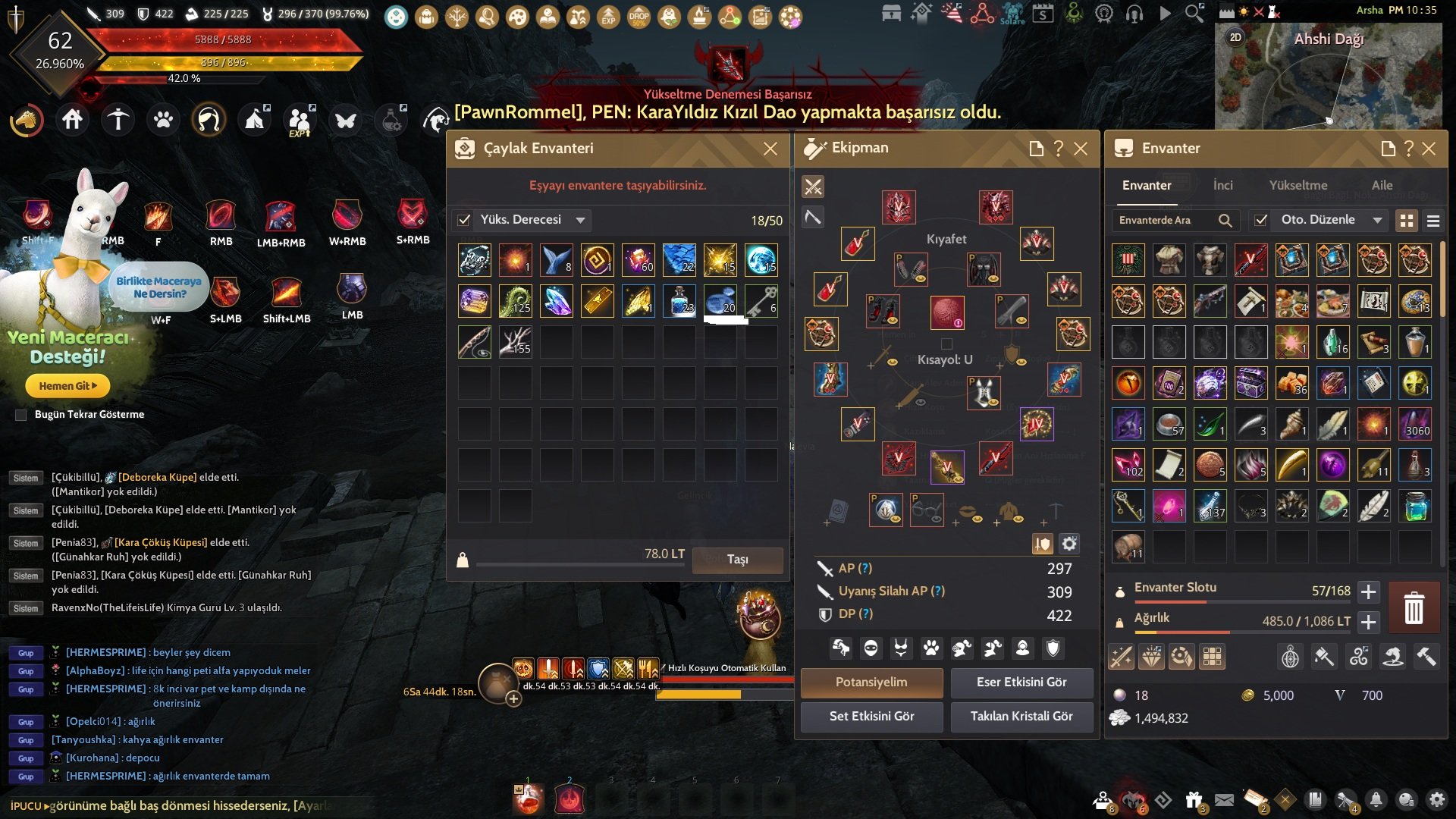
Task: Switch to the Yükseltme tab
Action: (x=1298, y=186)
